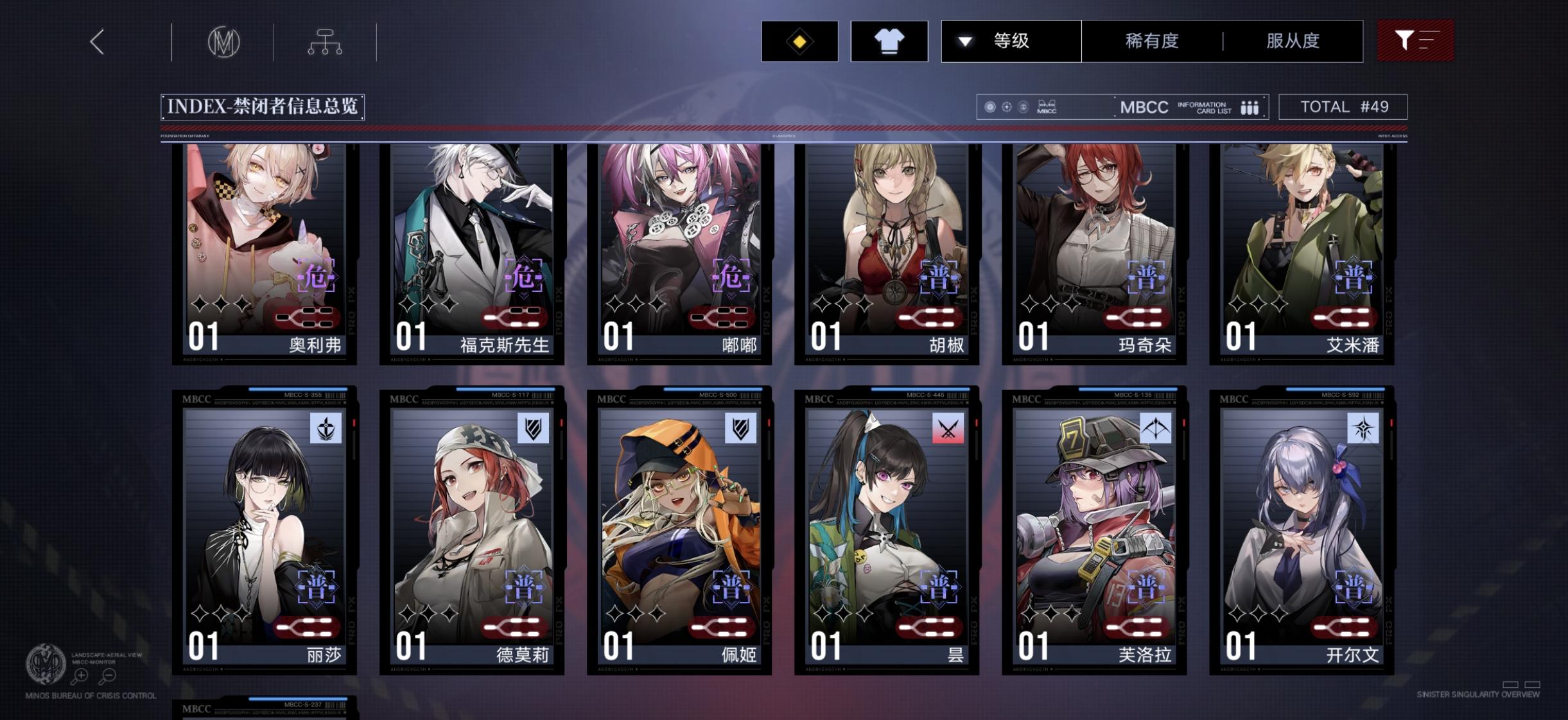
Task: Open the filter panel icon at top right
Action: pos(1415,40)
